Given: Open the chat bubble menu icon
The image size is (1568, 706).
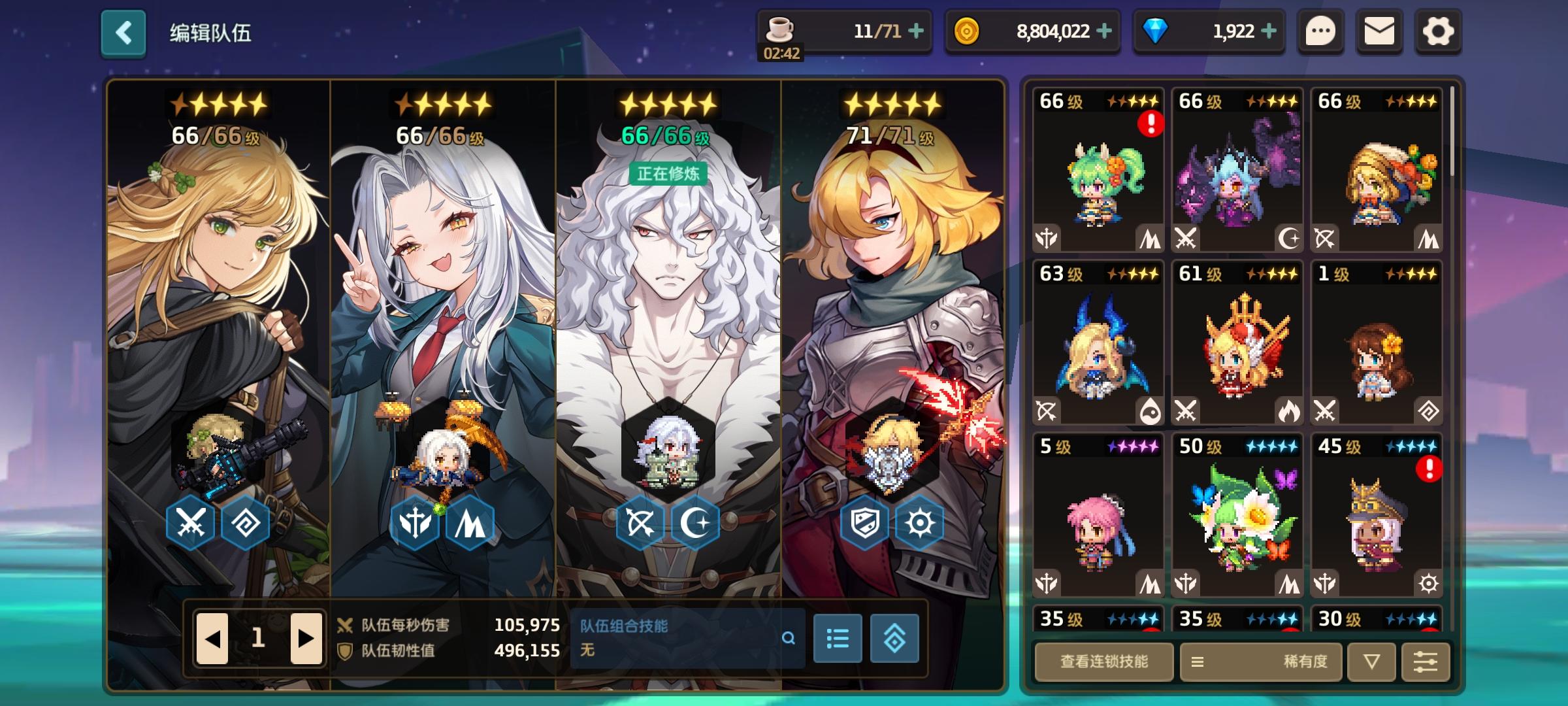Looking at the screenshot, I should pyautogui.click(x=1320, y=30).
